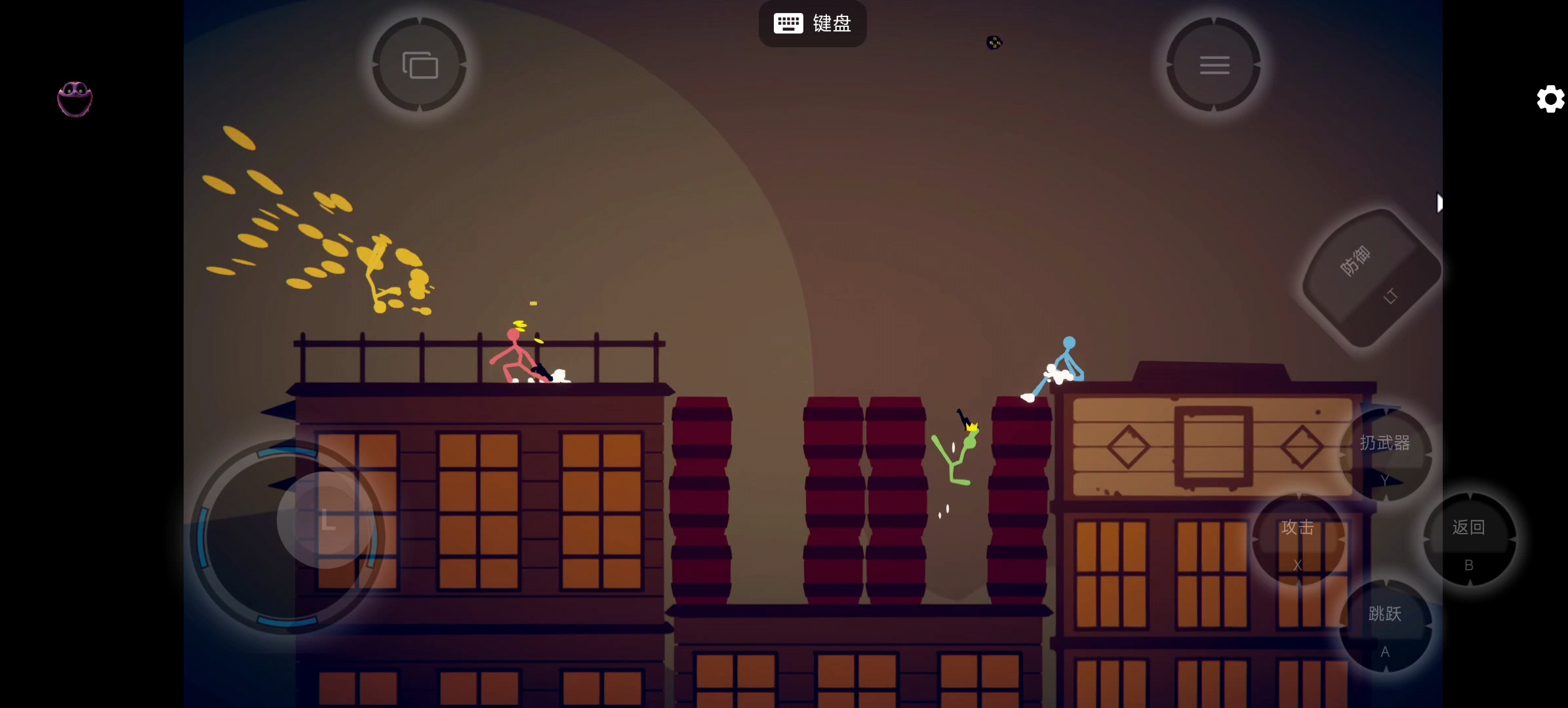Open the gear settings icon
This screenshot has height=708, width=1568.
pyautogui.click(x=1551, y=99)
